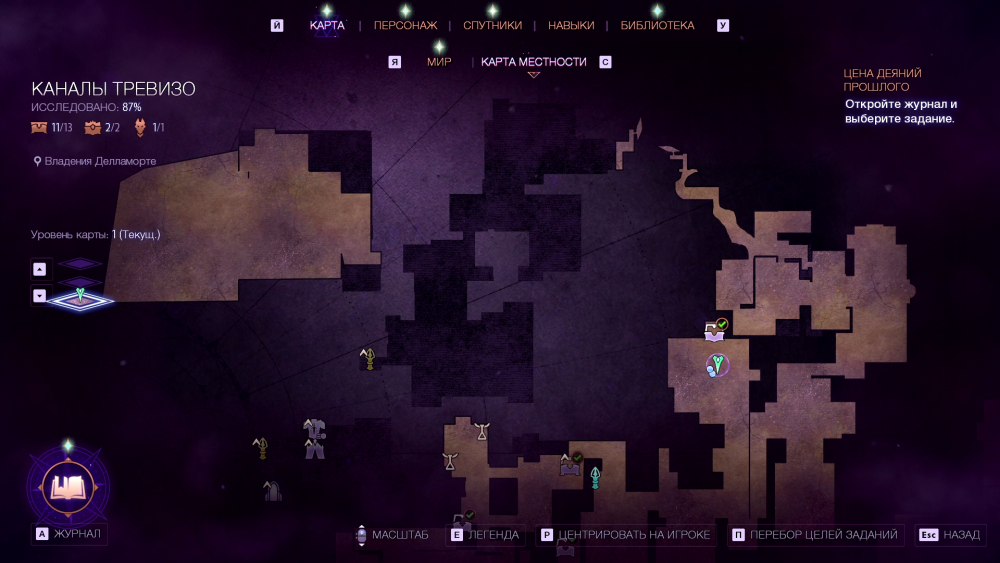This screenshot has height=563, width=1000.
Task: Choose Центрировать на игроке
Action: click(x=625, y=535)
